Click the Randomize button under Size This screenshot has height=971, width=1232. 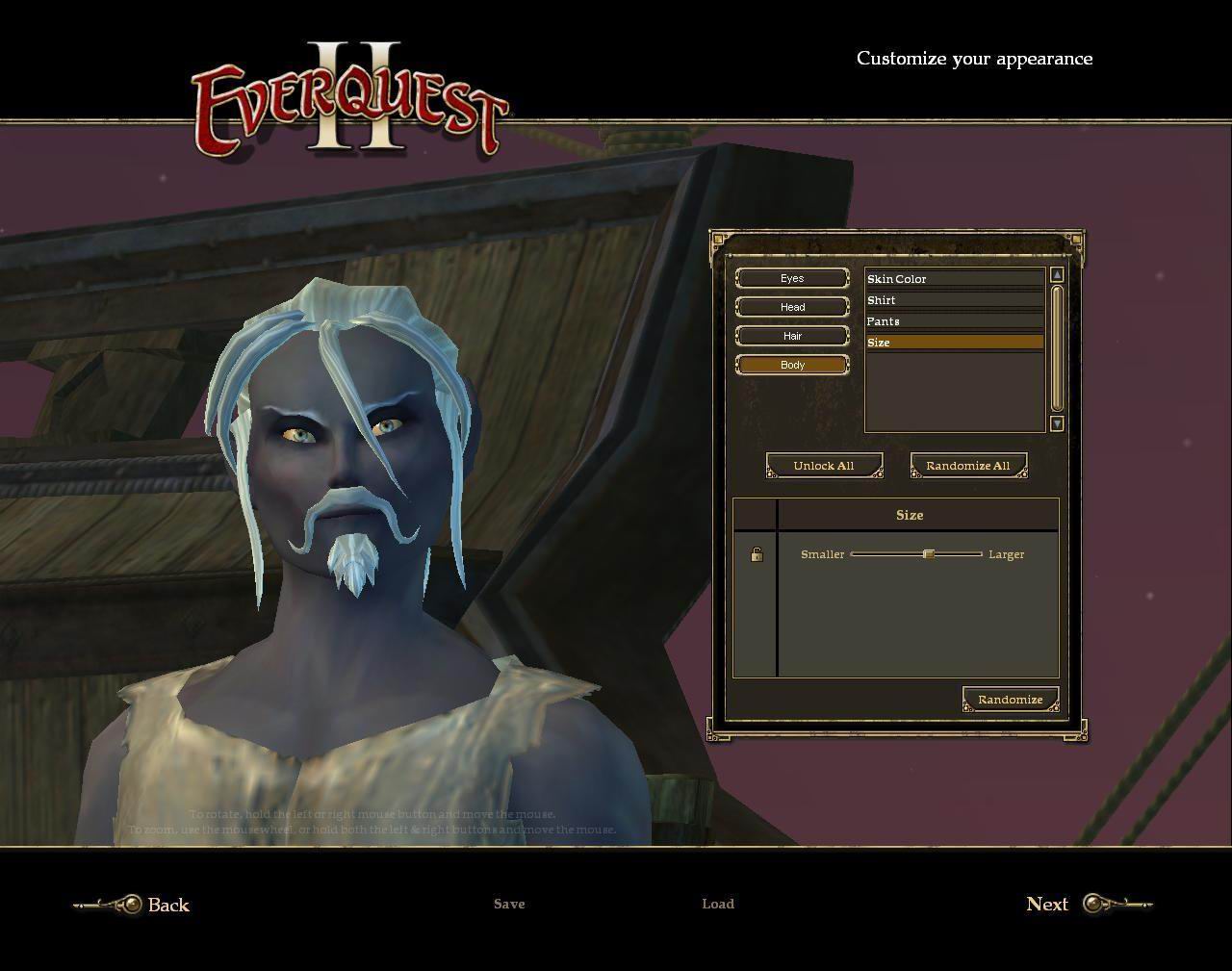pyautogui.click(x=1010, y=700)
